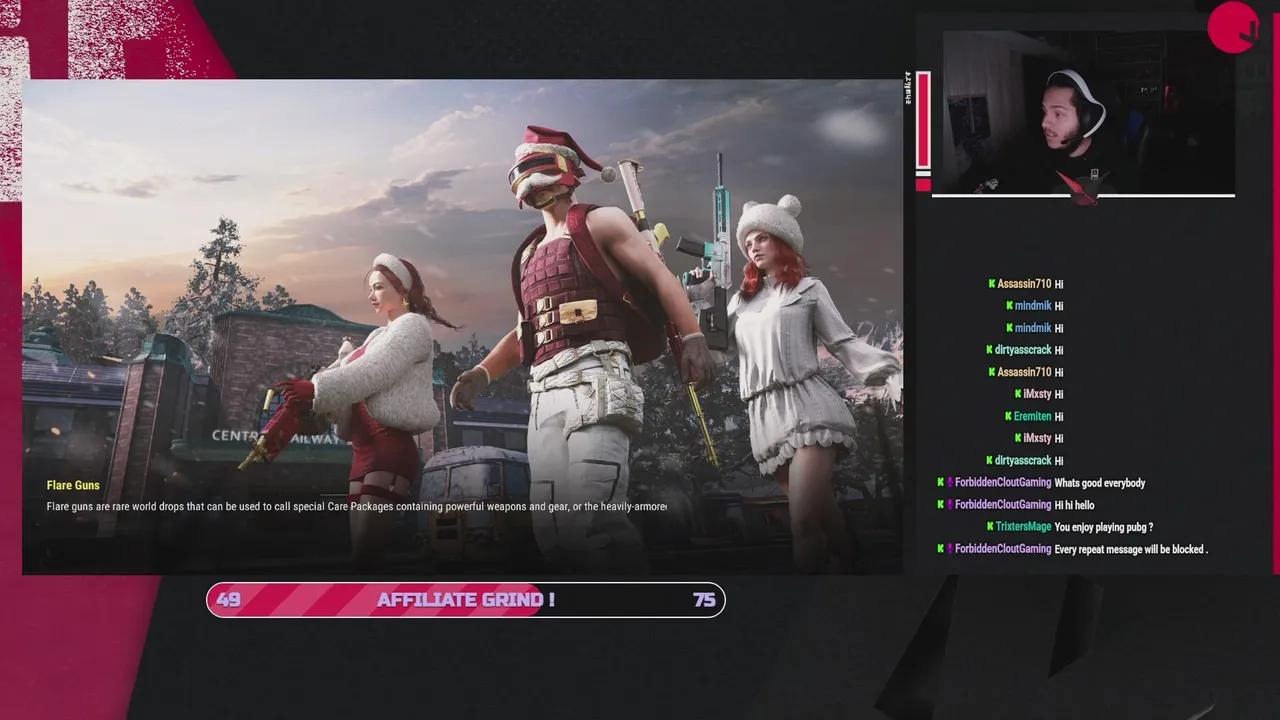
Task: Select the username Eremiten
Action: tap(1033, 416)
